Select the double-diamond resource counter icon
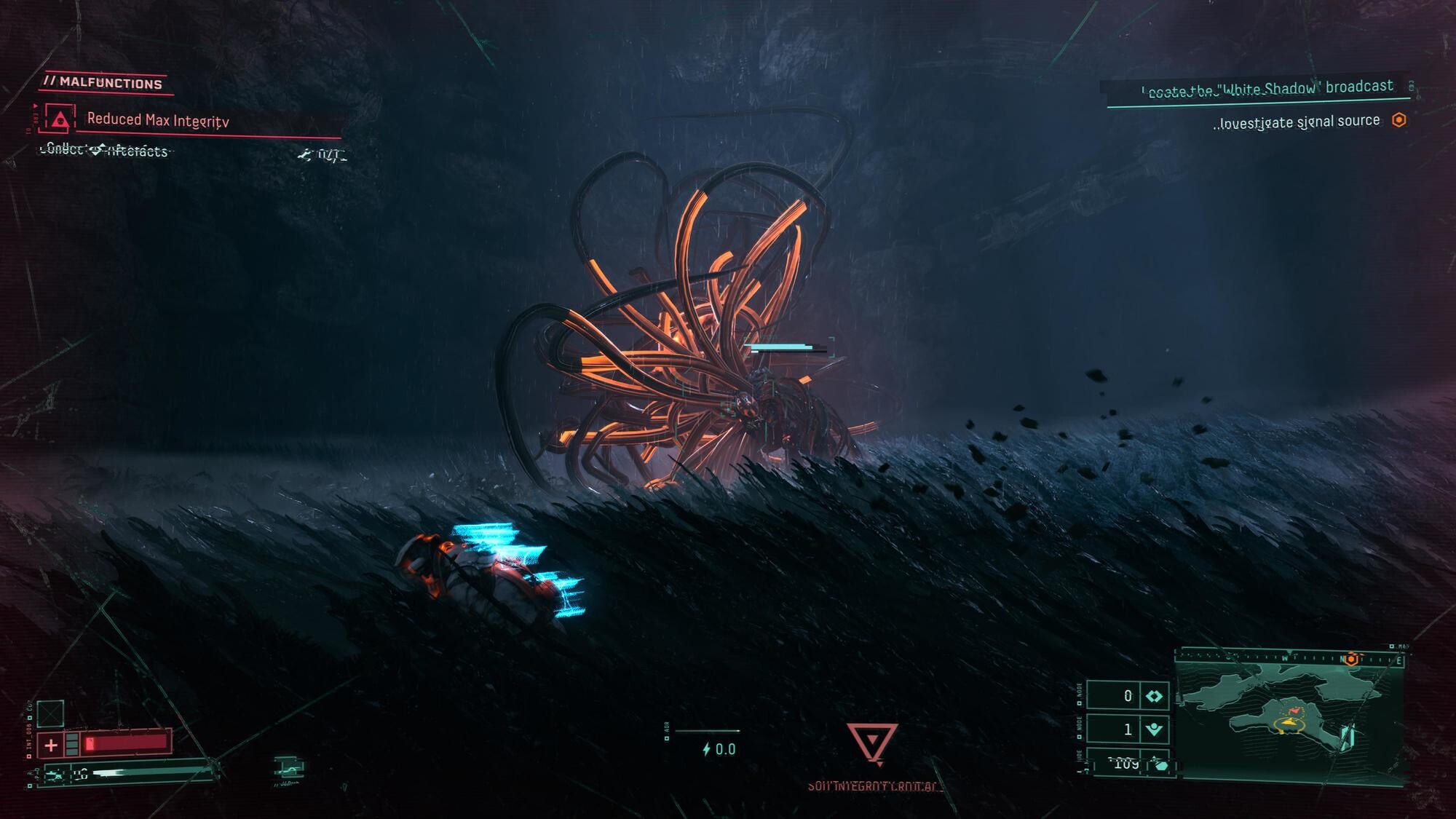Screen dimensions: 1456x819 point(1154,697)
